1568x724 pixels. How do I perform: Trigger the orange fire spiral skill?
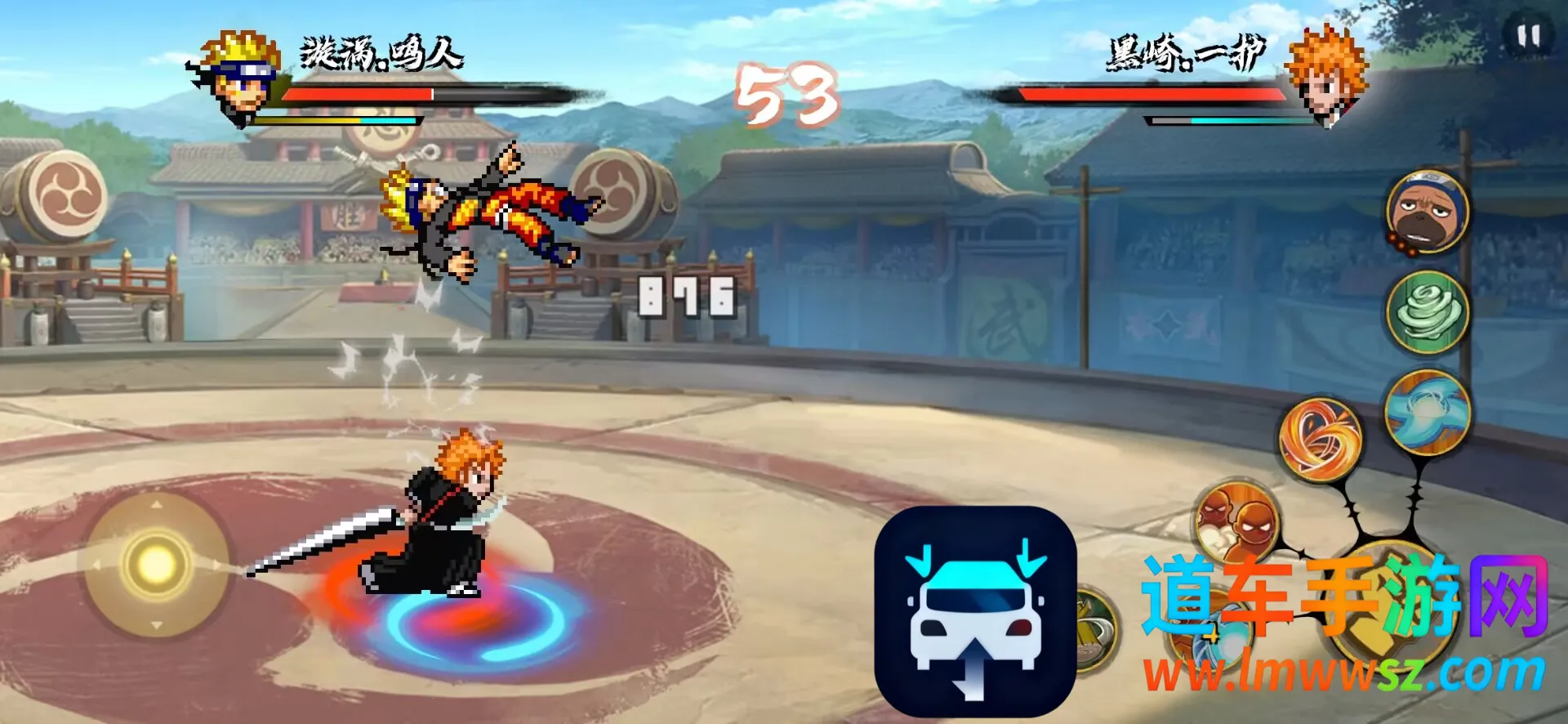pos(1320,439)
